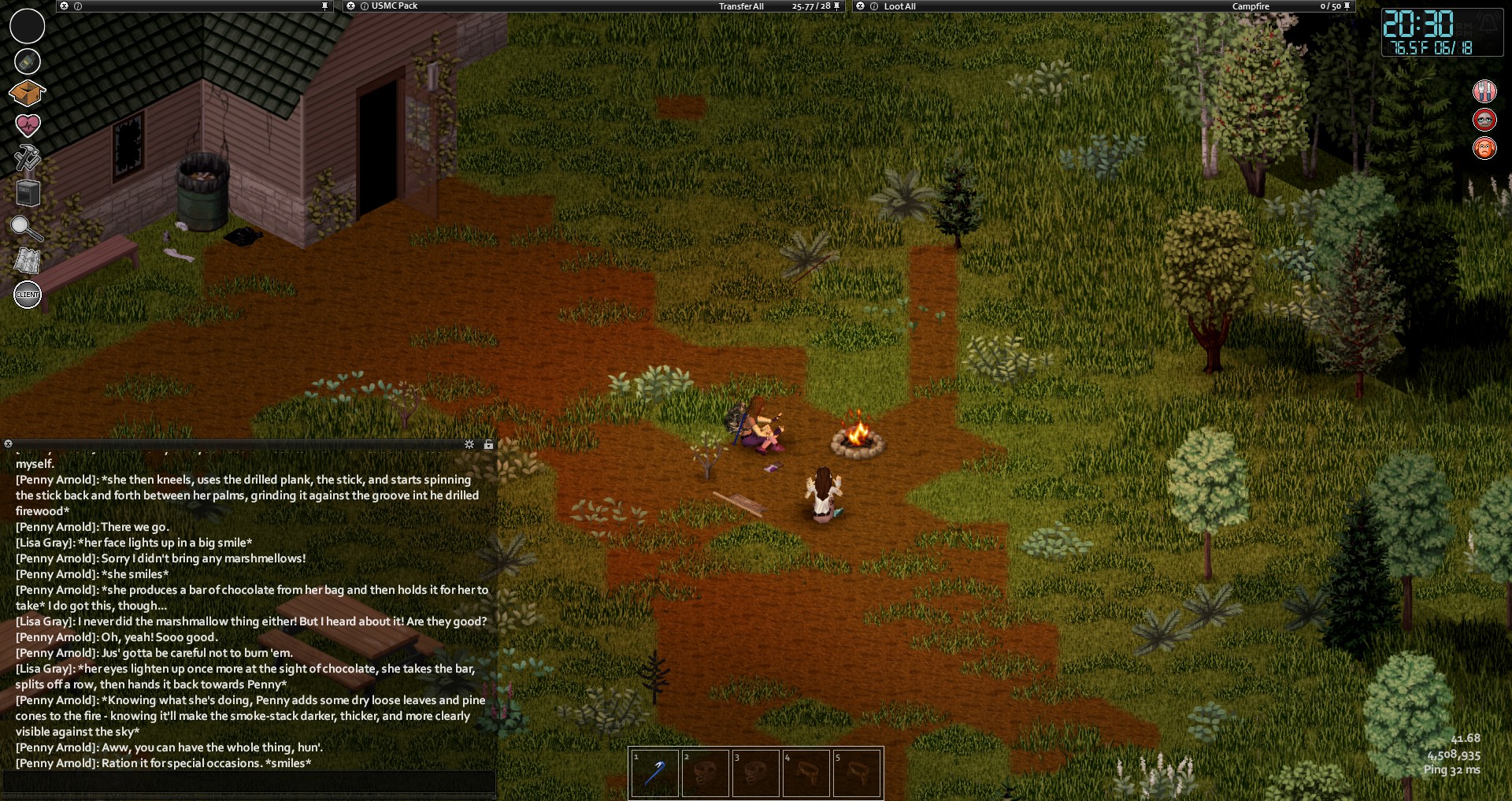The width and height of the screenshot is (1512, 801).
Task: Open the inventory box icon
Action: click(x=27, y=93)
